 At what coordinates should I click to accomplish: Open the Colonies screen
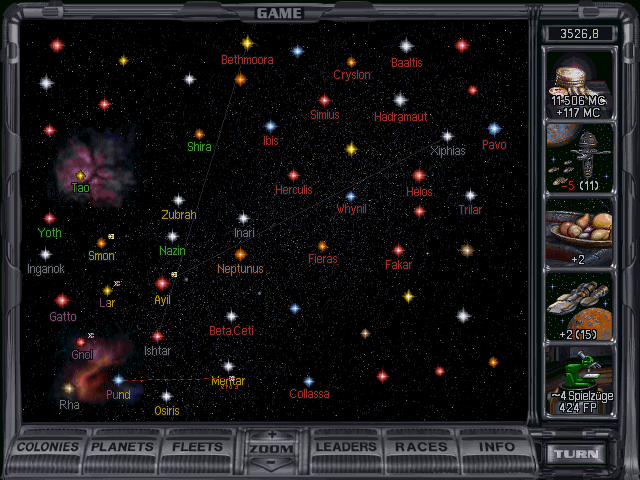(48, 447)
